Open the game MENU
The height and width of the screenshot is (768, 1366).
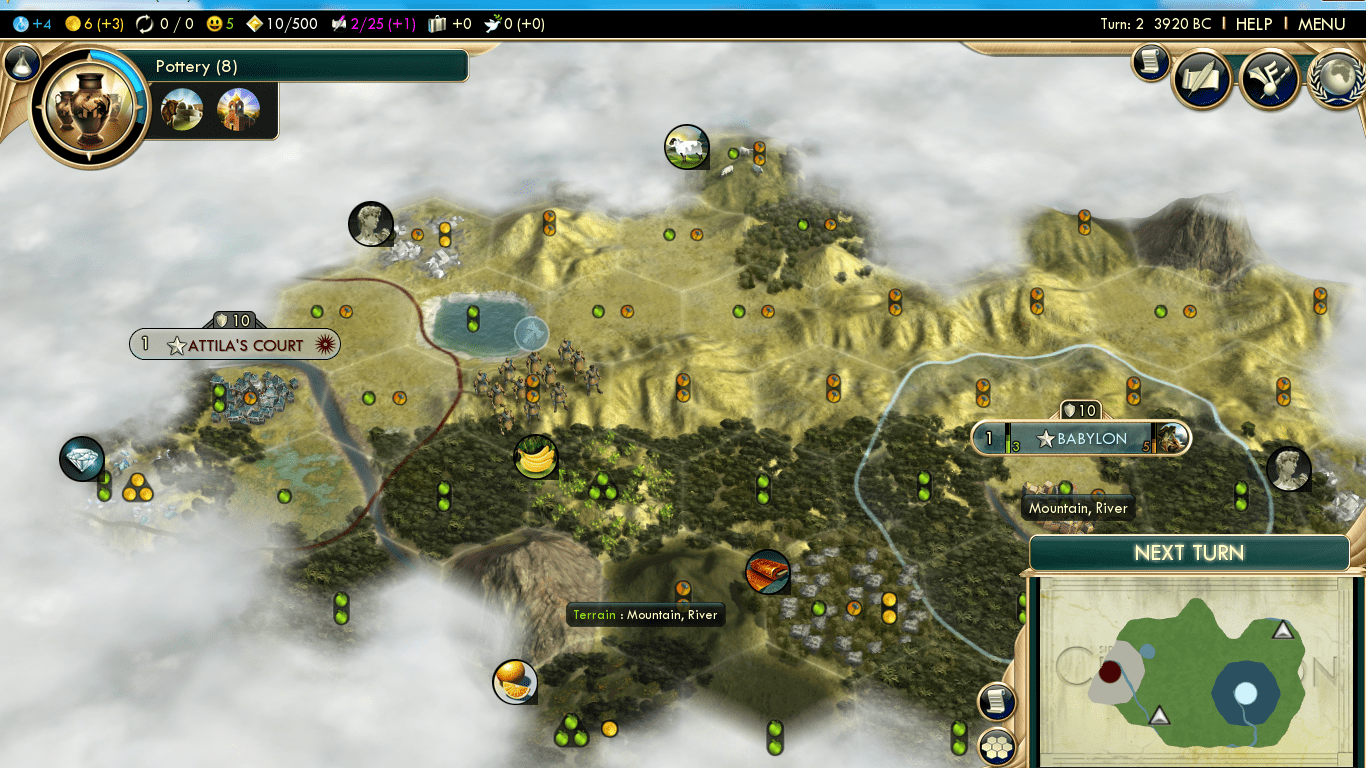1322,22
